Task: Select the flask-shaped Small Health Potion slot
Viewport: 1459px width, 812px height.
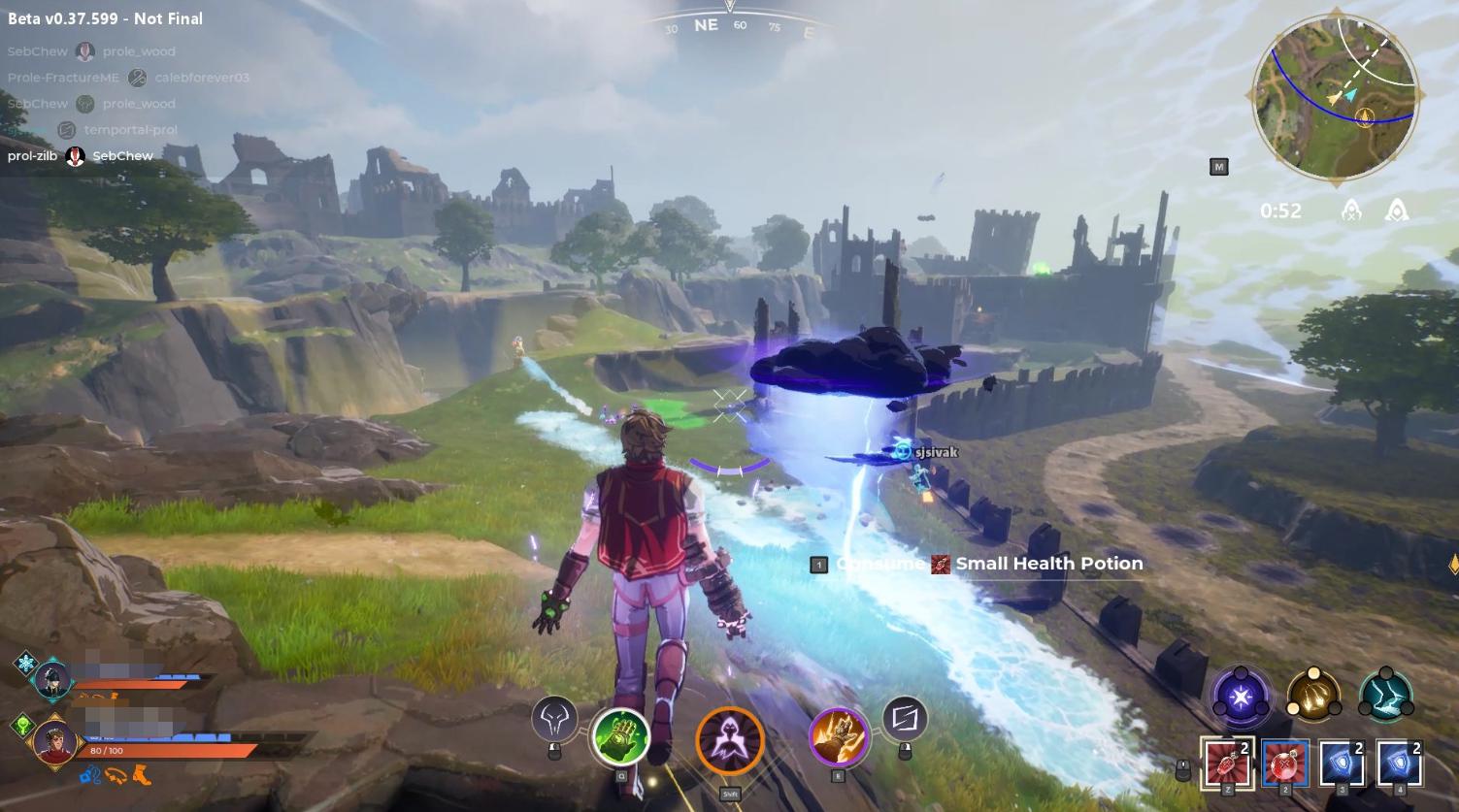Action: click(1227, 763)
